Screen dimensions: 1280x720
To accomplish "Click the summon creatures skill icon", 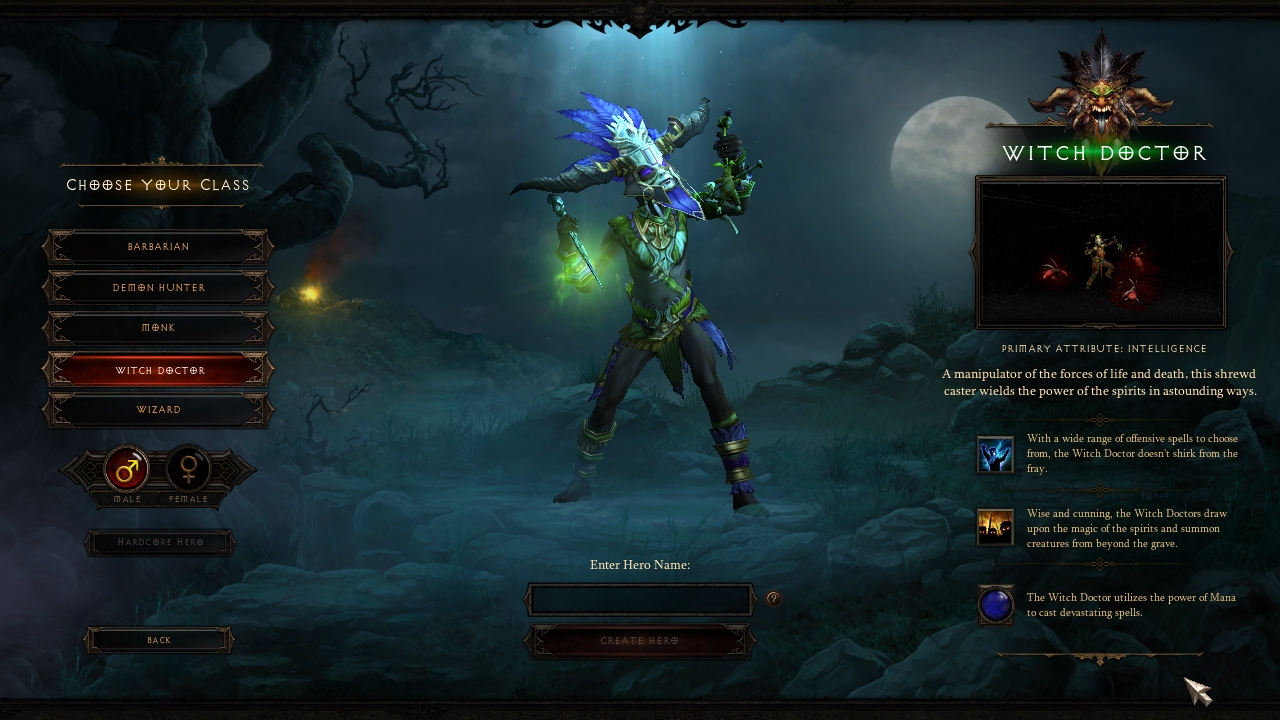I will pos(995,527).
